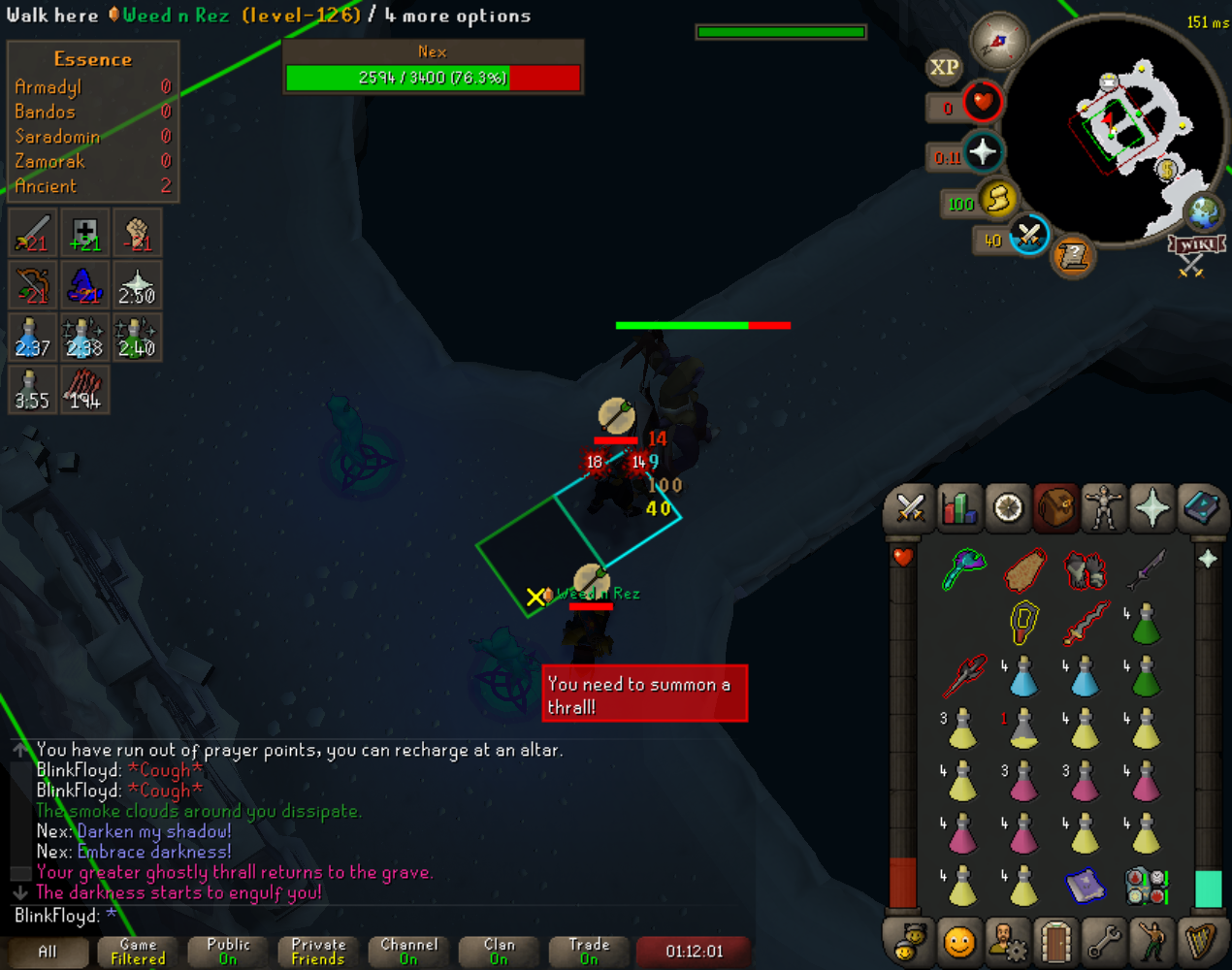Open the Combat Options tab
Image resolution: width=1232 pixels, height=970 pixels.
coord(910,508)
